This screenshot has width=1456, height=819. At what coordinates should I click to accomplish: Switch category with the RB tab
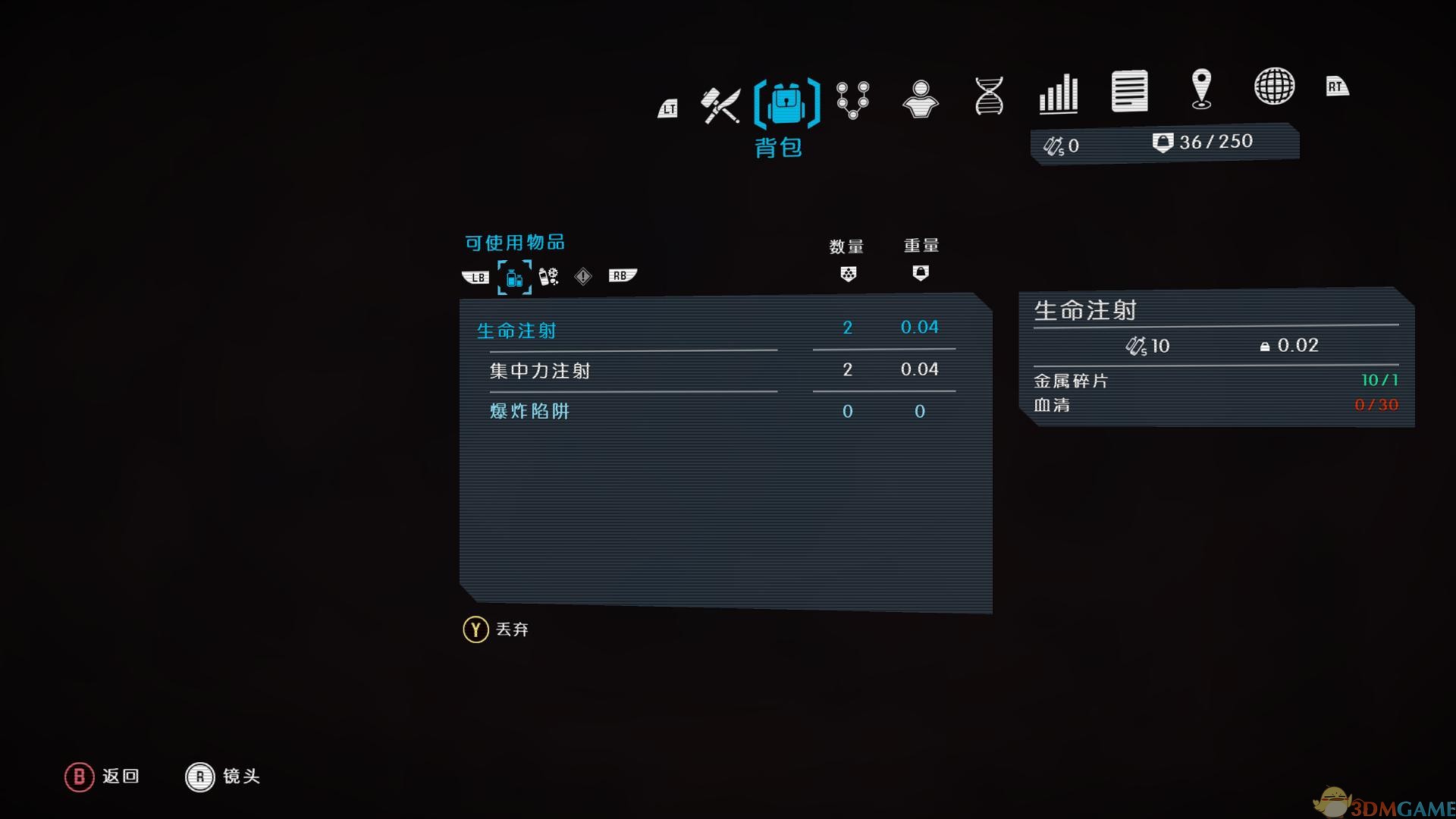[x=620, y=275]
